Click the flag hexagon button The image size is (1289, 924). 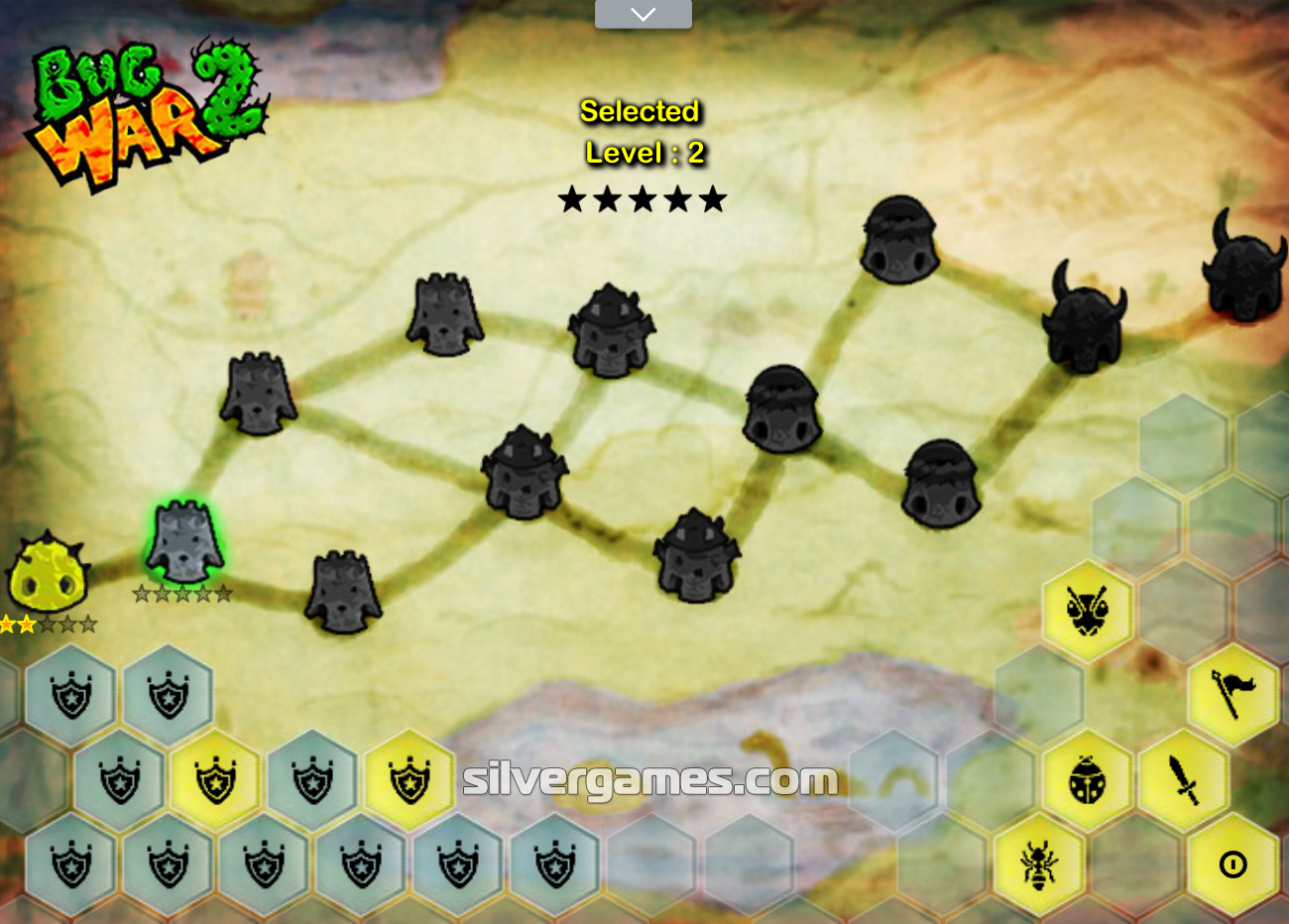(x=1232, y=693)
